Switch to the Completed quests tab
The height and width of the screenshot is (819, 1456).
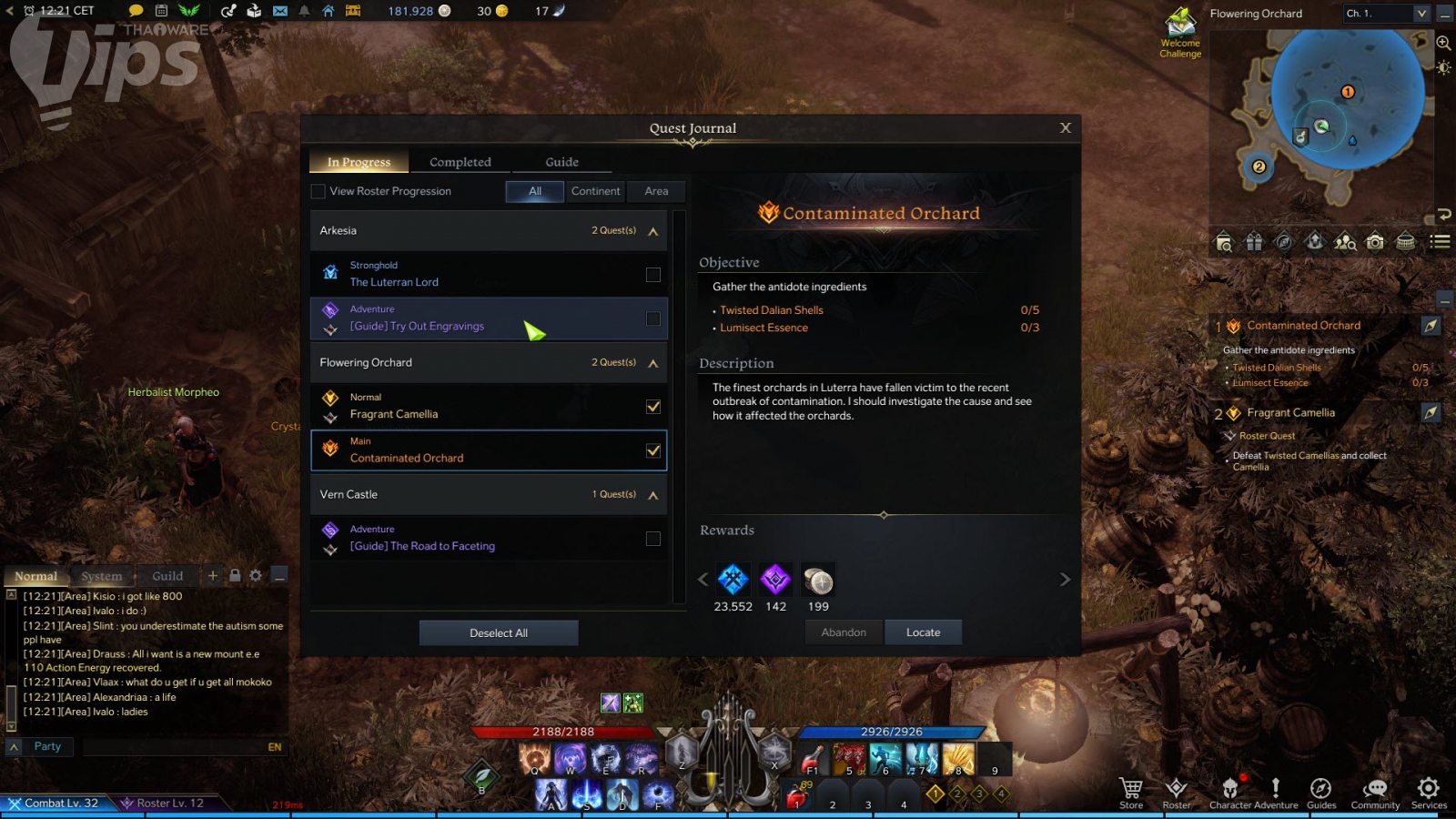pyautogui.click(x=460, y=162)
